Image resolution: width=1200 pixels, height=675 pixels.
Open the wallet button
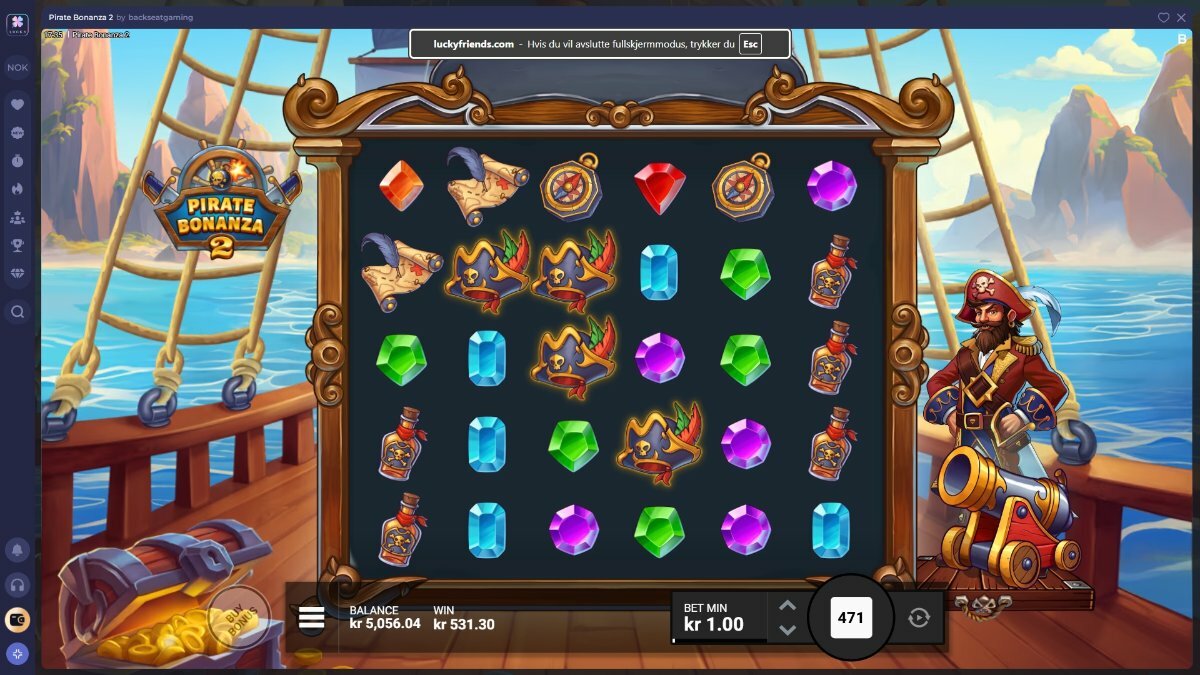pyautogui.click(x=18, y=620)
